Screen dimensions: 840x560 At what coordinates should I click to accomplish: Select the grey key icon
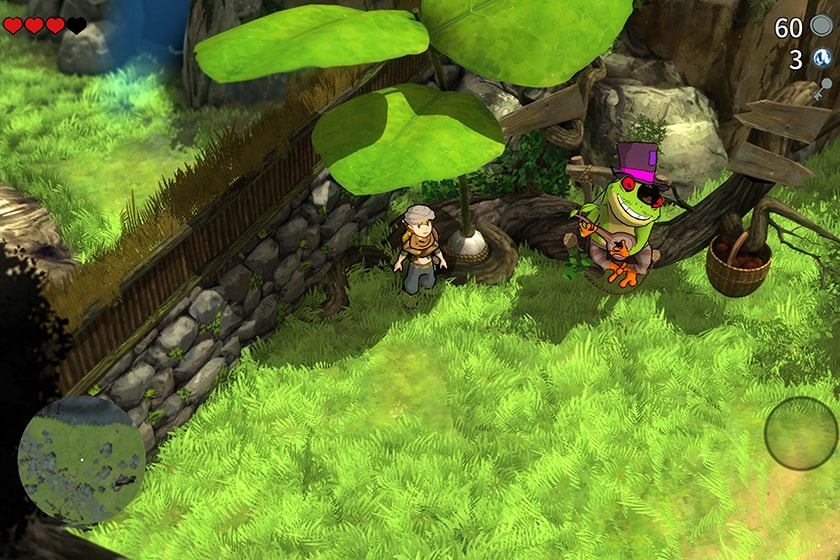822,90
